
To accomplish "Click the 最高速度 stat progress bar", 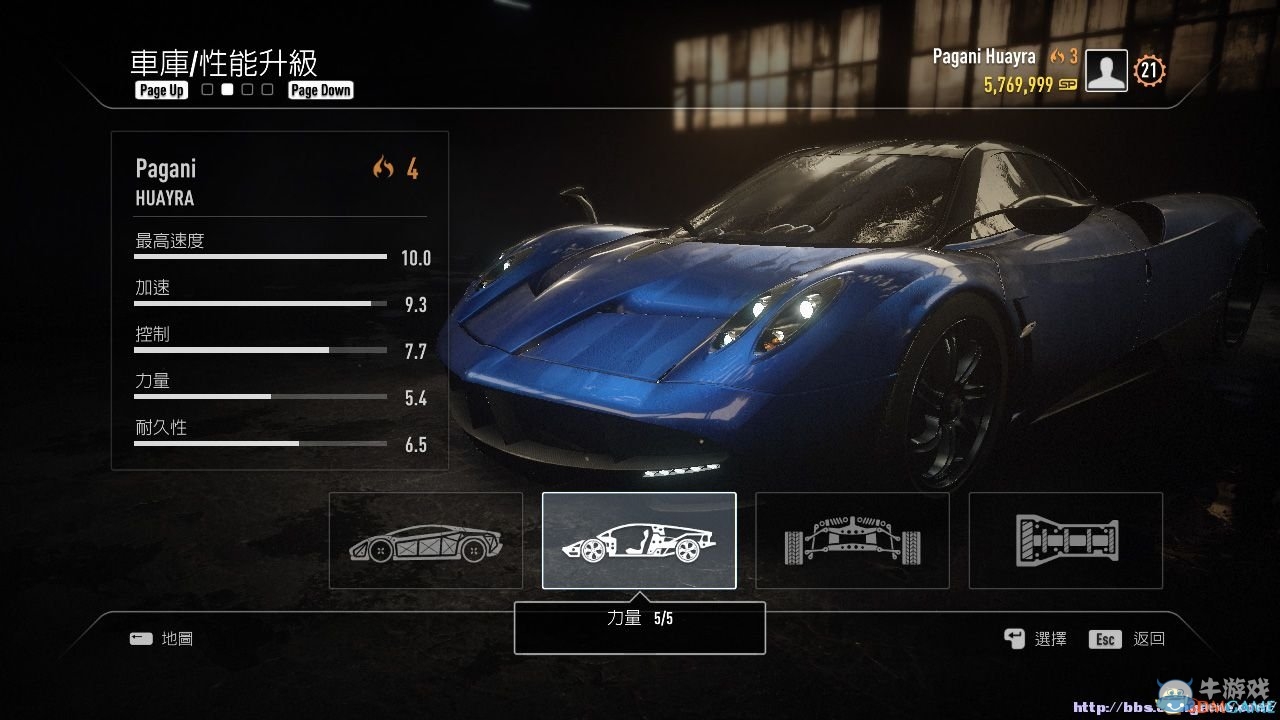I will tap(260, 256).
